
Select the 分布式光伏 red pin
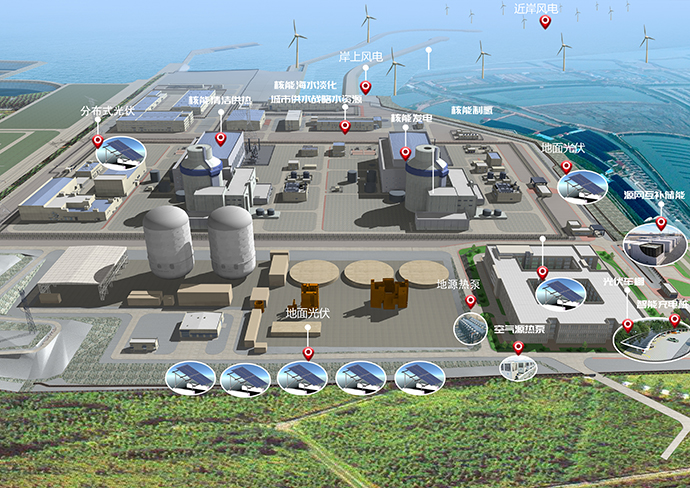pos(98,141)
